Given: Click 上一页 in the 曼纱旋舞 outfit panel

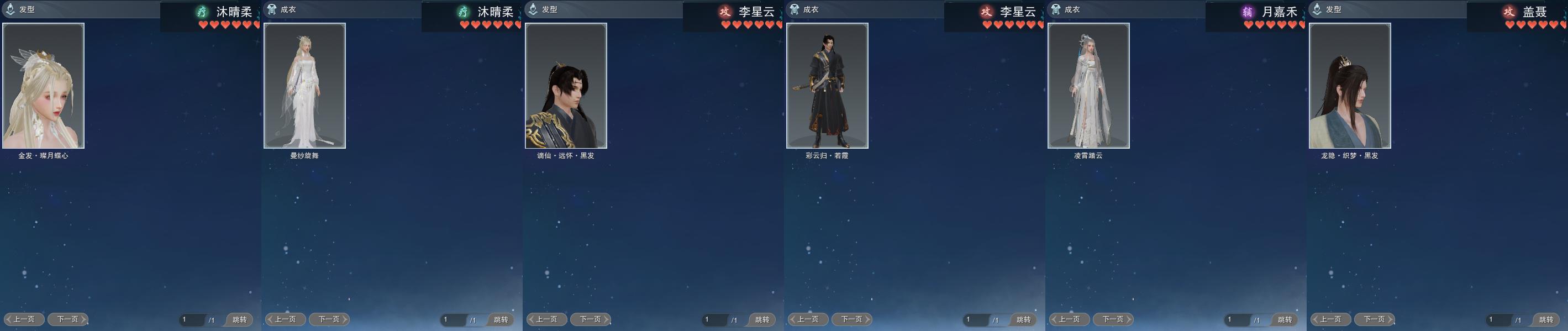Looking at the screenshot, I should pyautogui.click(x=286, y=319).
